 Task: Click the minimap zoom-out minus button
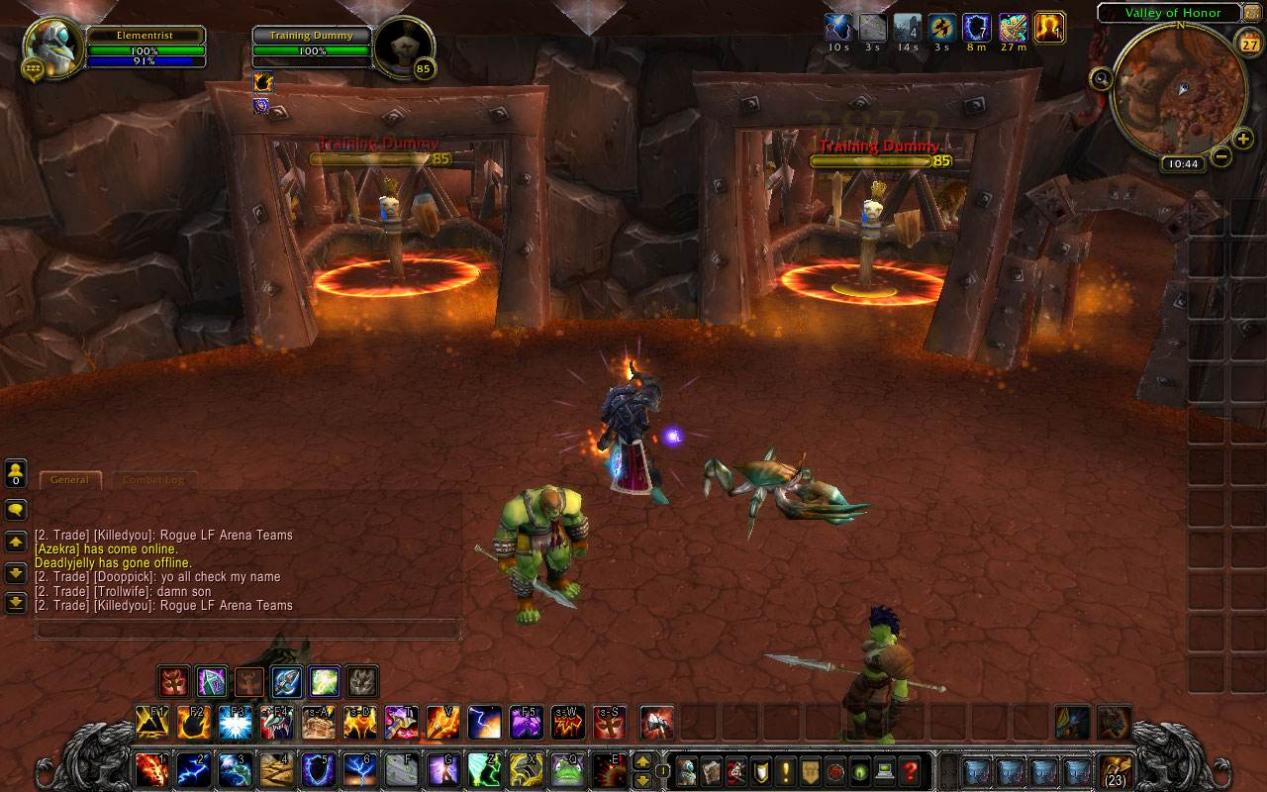(1221, 156)
